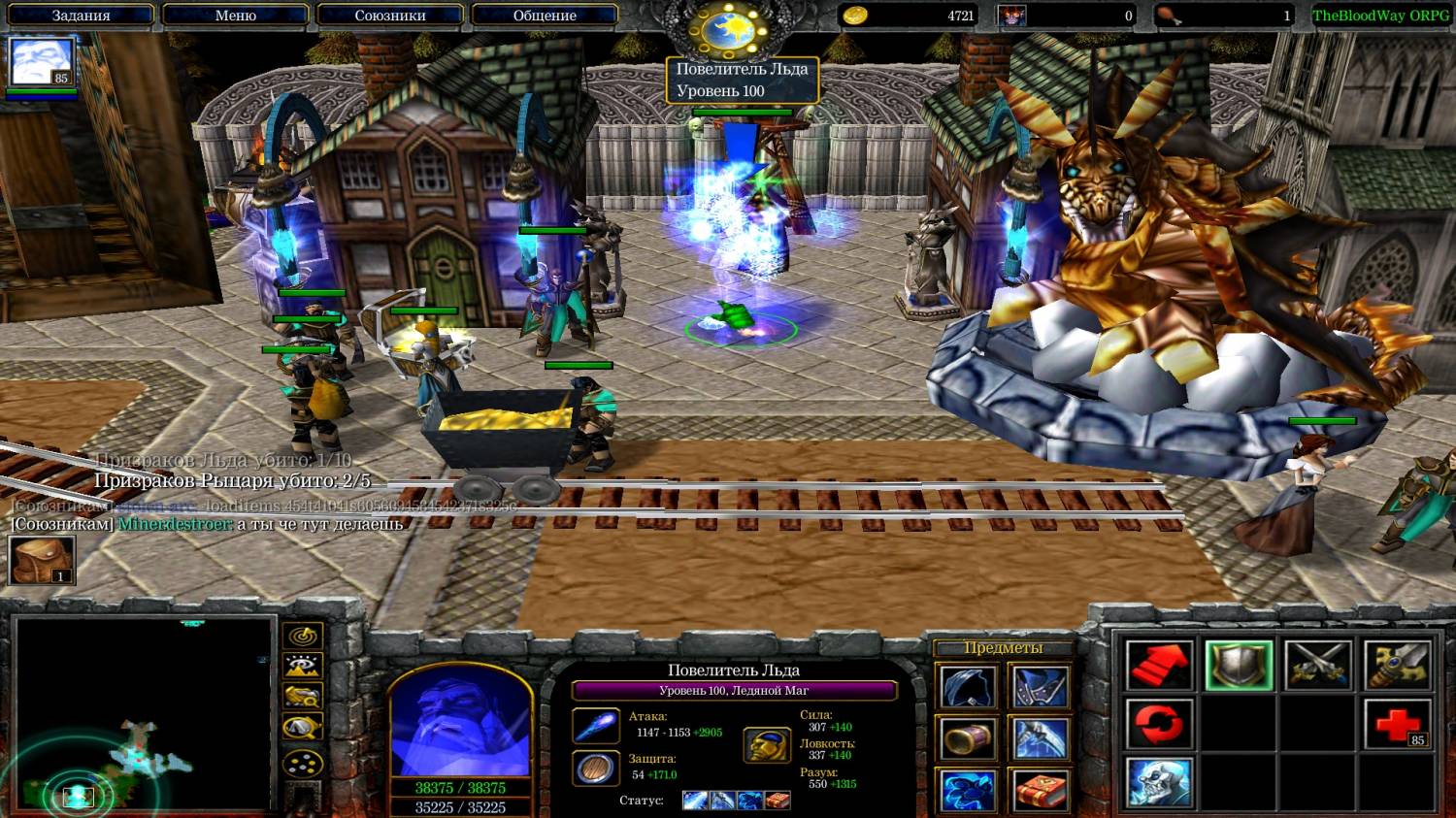Choose the shield Hold Position command
Screen dimensions: 1456x818
1239,666
